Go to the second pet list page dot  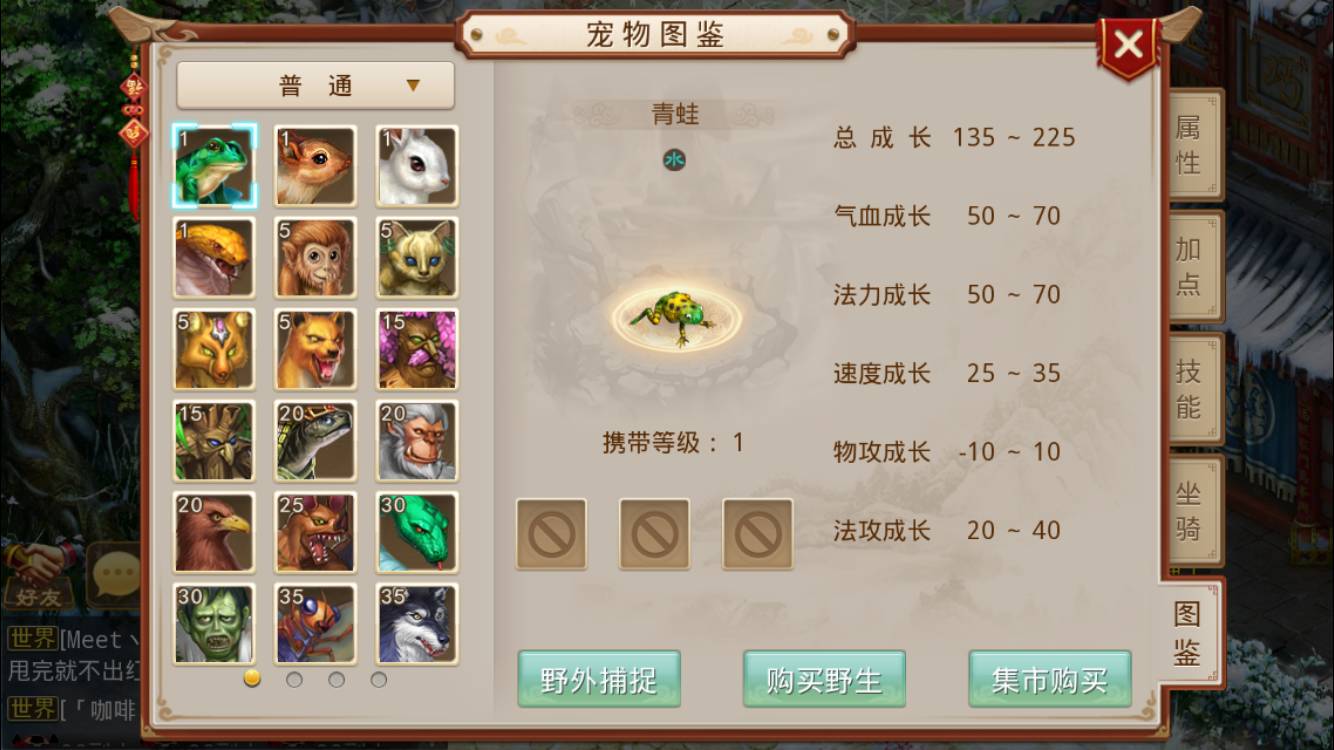293,679
